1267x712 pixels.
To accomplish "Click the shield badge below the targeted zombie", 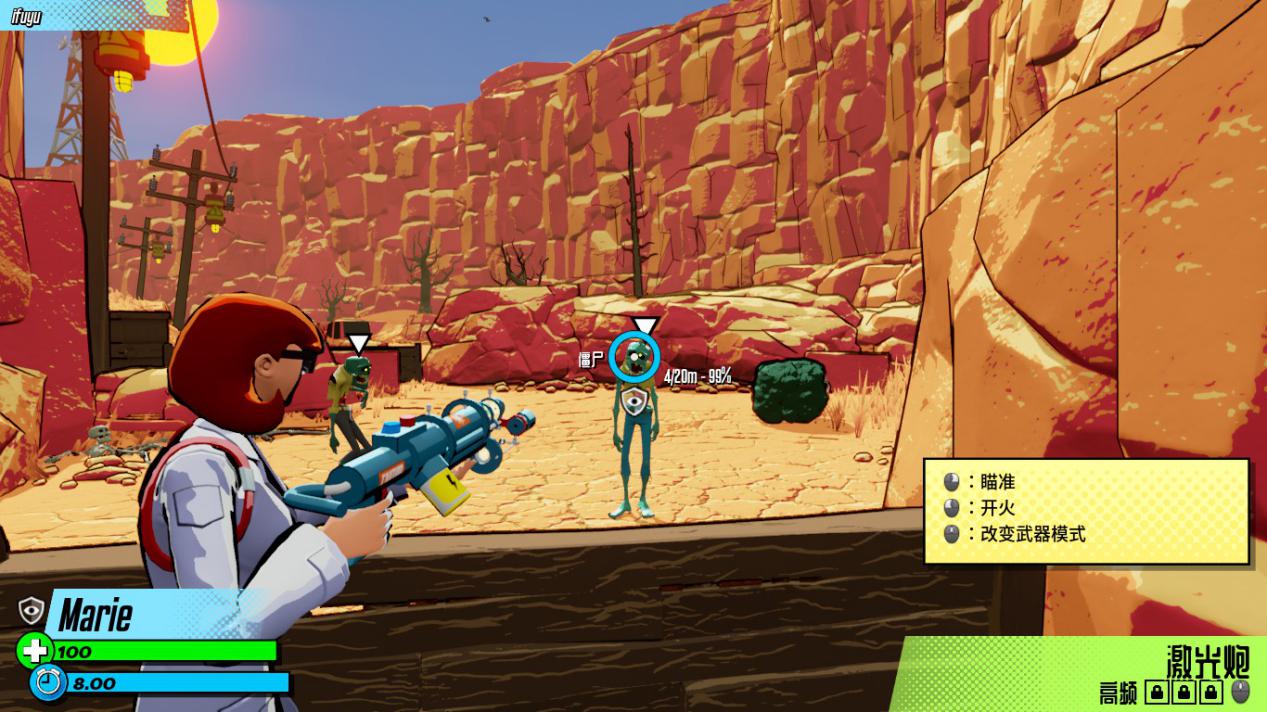I will point(634,402).
